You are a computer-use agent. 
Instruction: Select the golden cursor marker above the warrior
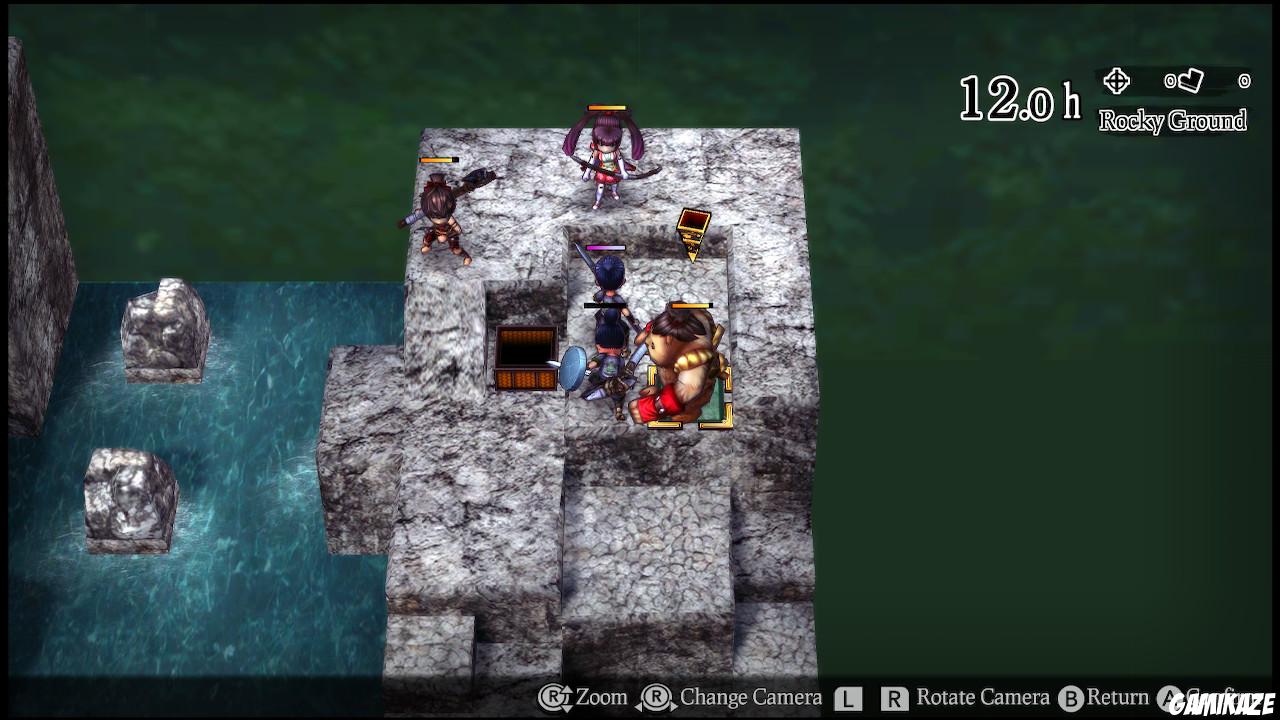tap(692, 235)
